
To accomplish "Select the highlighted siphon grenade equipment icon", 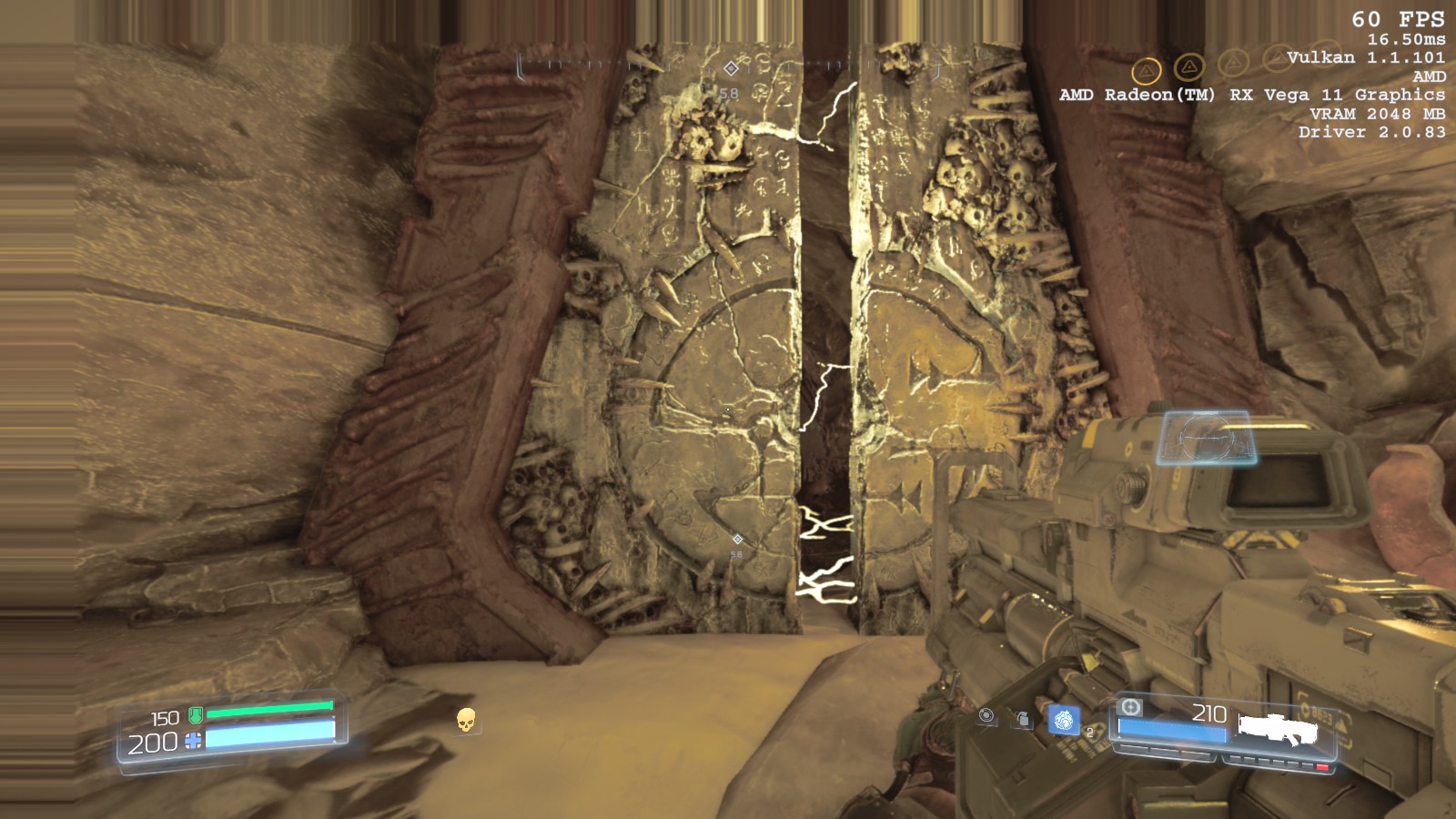I will [1063, 721].
